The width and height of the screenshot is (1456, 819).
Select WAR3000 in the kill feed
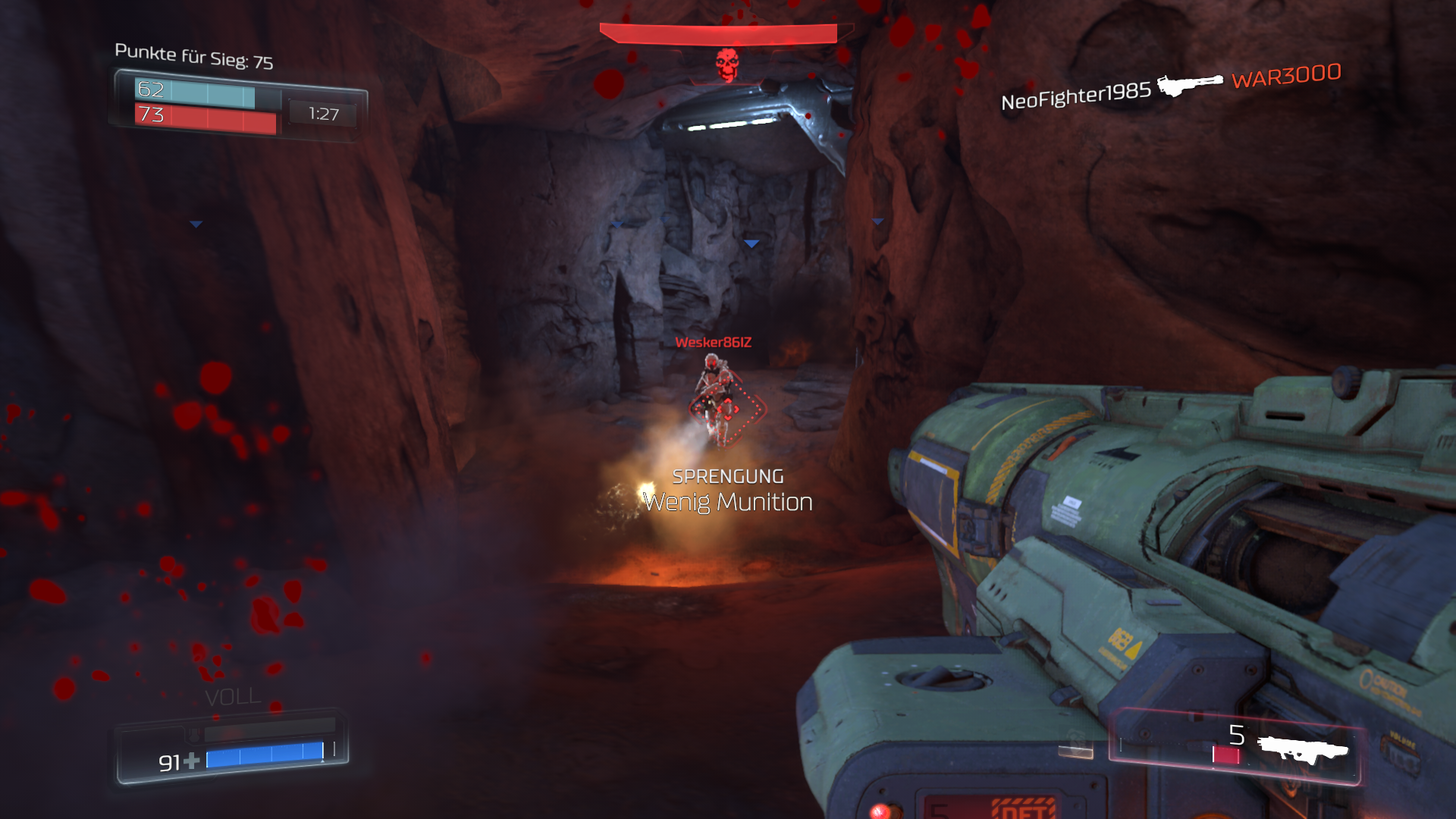pyautogui.click(x=1286, y=76)
